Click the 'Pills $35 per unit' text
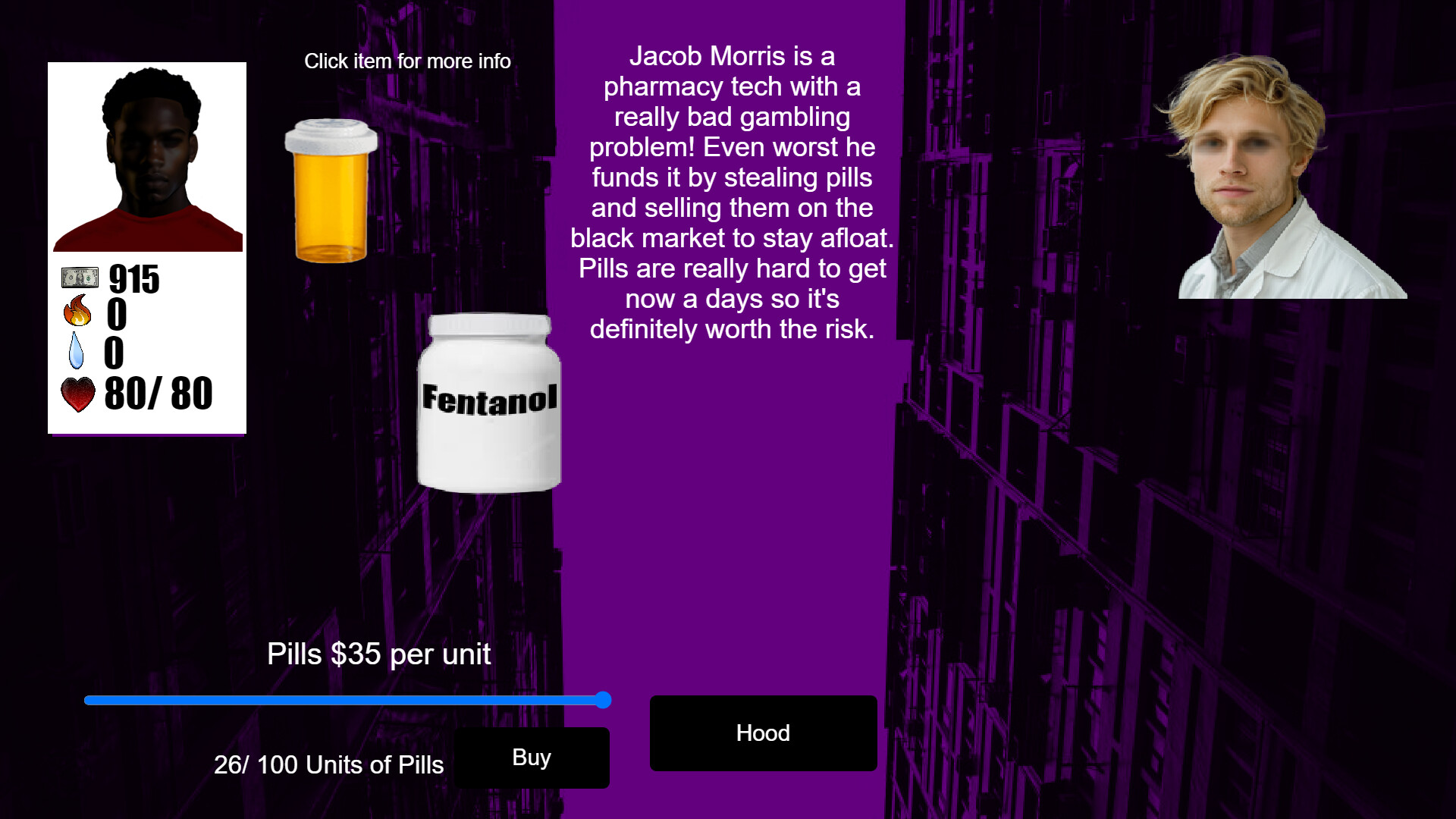This screenshot has height=819, width=1456. click(378, 654)
